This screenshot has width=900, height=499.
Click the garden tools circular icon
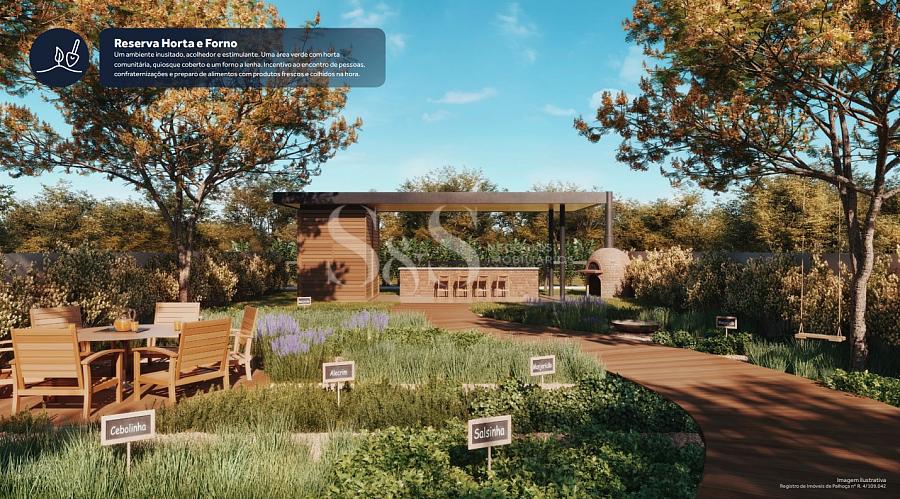point(59,57)
